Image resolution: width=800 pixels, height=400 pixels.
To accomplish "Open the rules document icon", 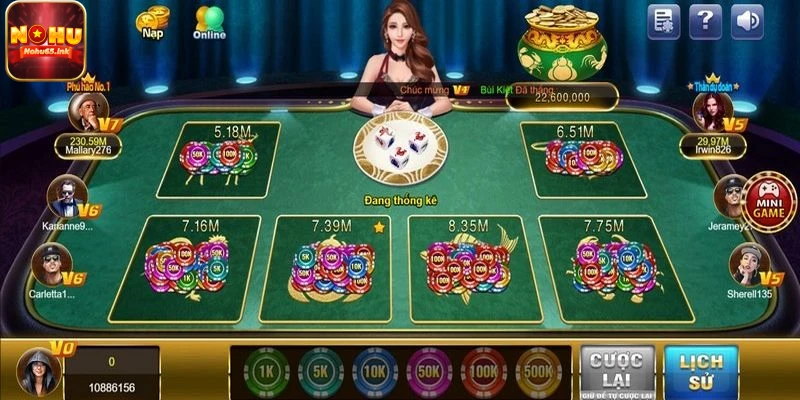I will 663,19.
